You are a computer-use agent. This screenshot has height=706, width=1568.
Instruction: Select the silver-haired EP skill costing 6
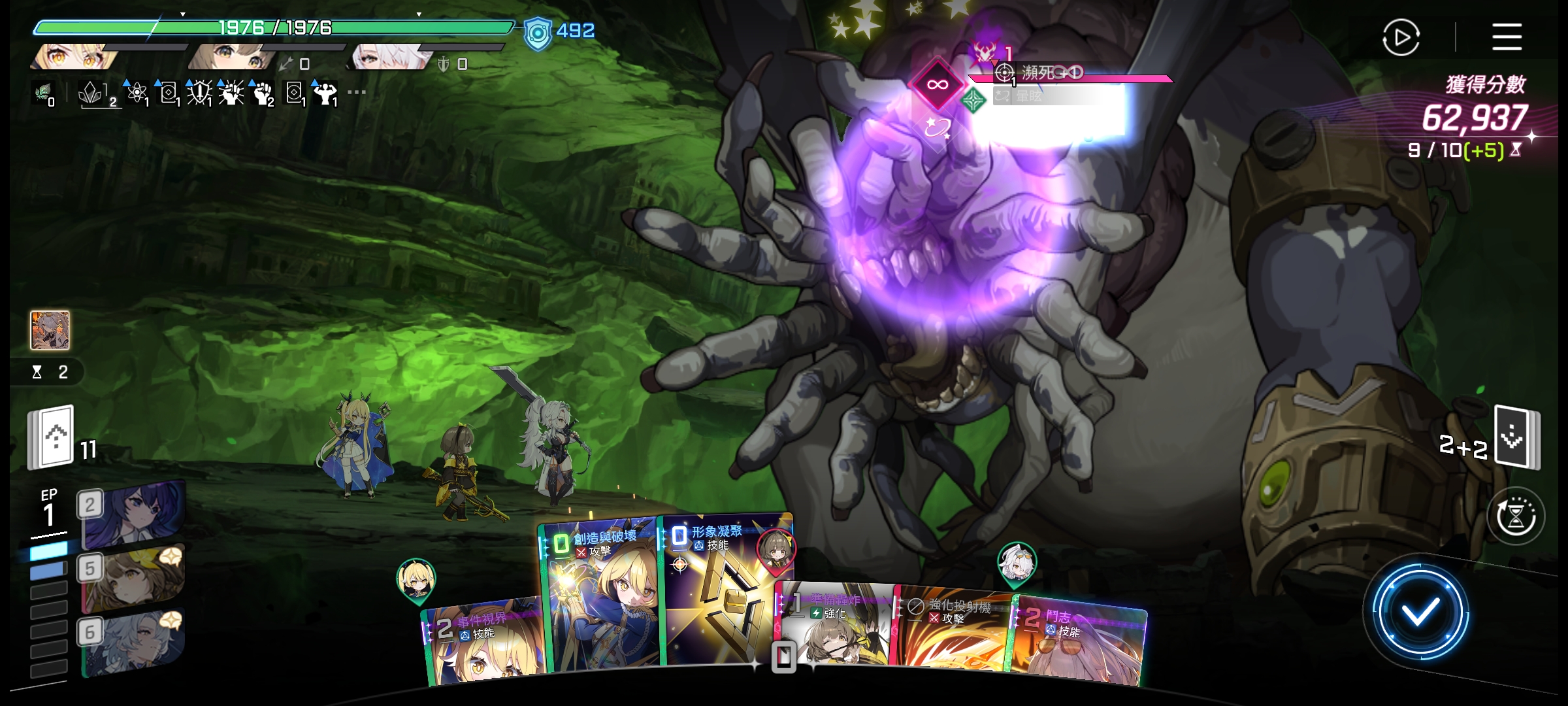[x=134, y=642]
